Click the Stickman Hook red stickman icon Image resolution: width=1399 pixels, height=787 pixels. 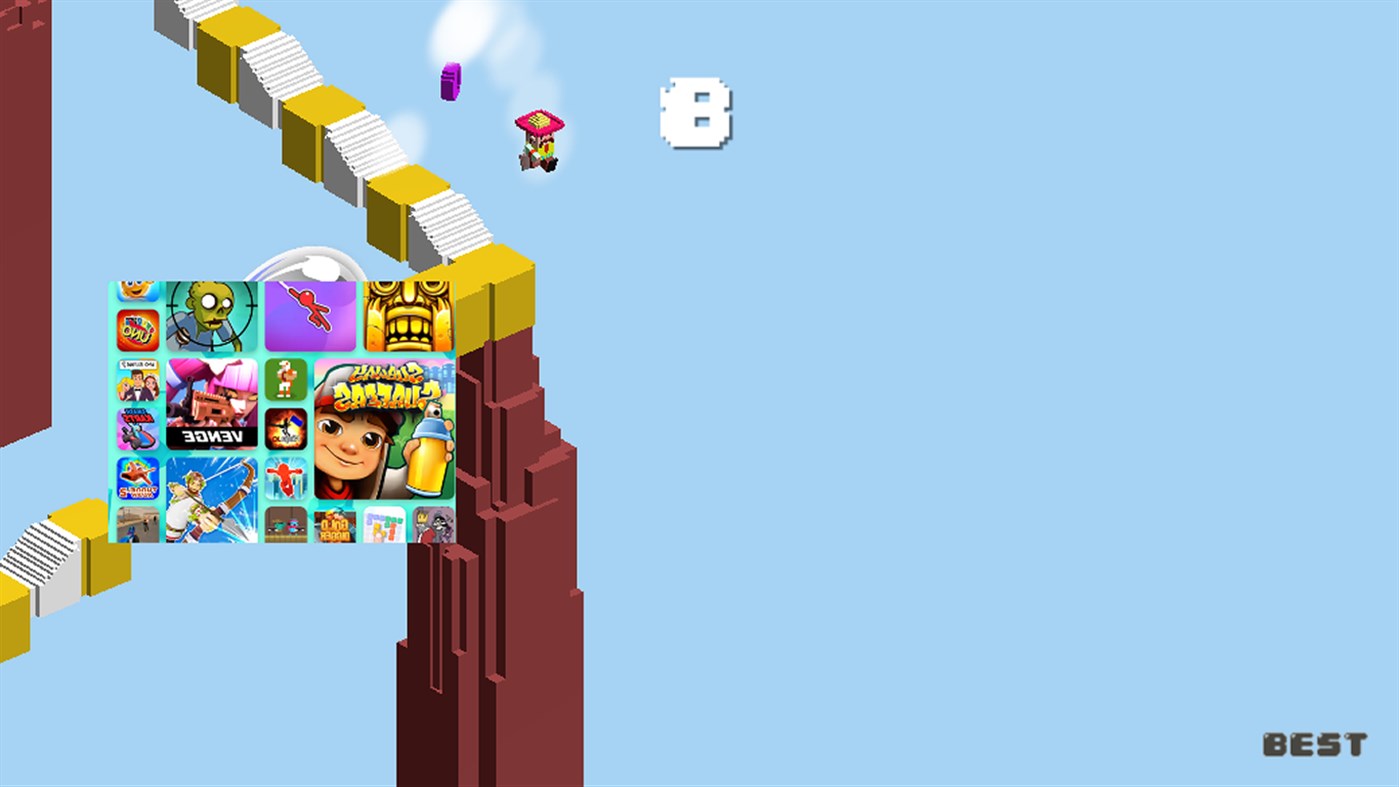pos(310,316)
